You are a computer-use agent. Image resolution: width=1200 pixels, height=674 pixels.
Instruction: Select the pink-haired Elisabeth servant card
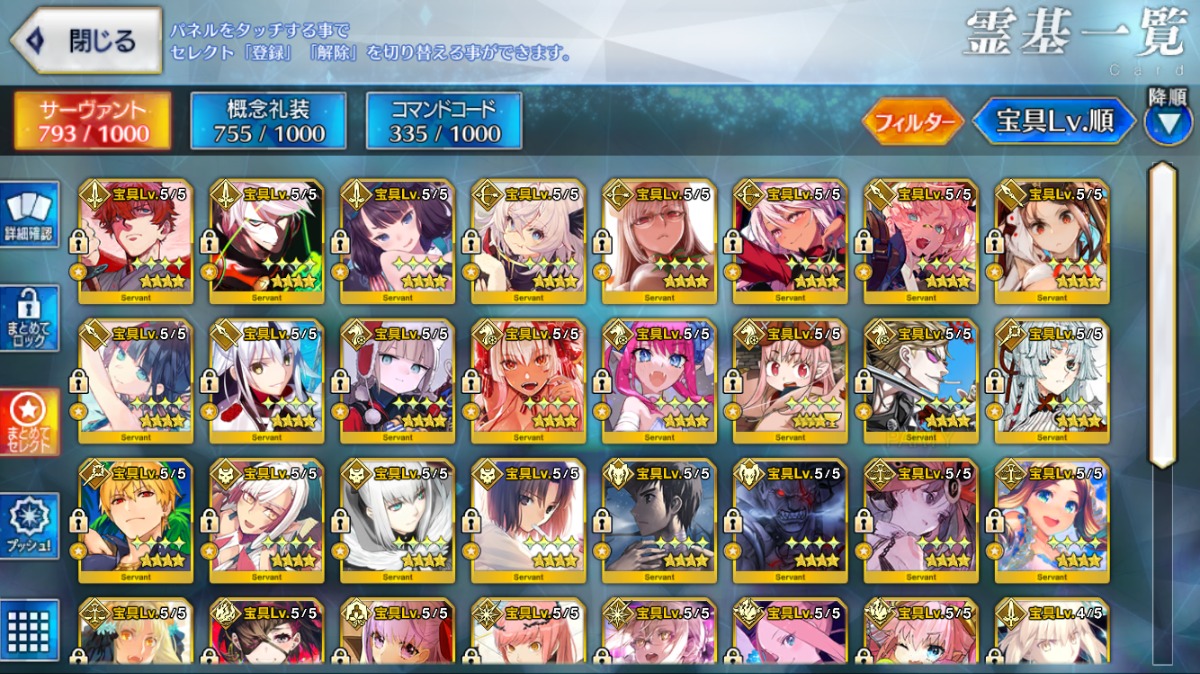[659, 380]
